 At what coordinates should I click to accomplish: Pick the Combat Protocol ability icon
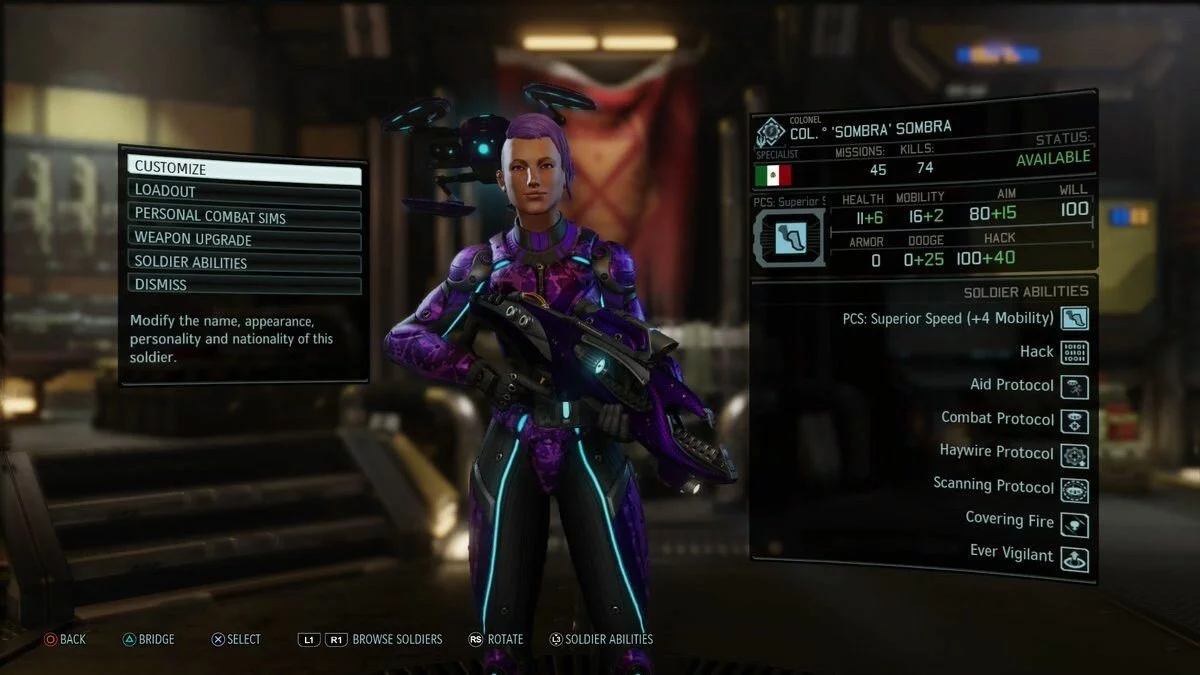(1074, 420)
